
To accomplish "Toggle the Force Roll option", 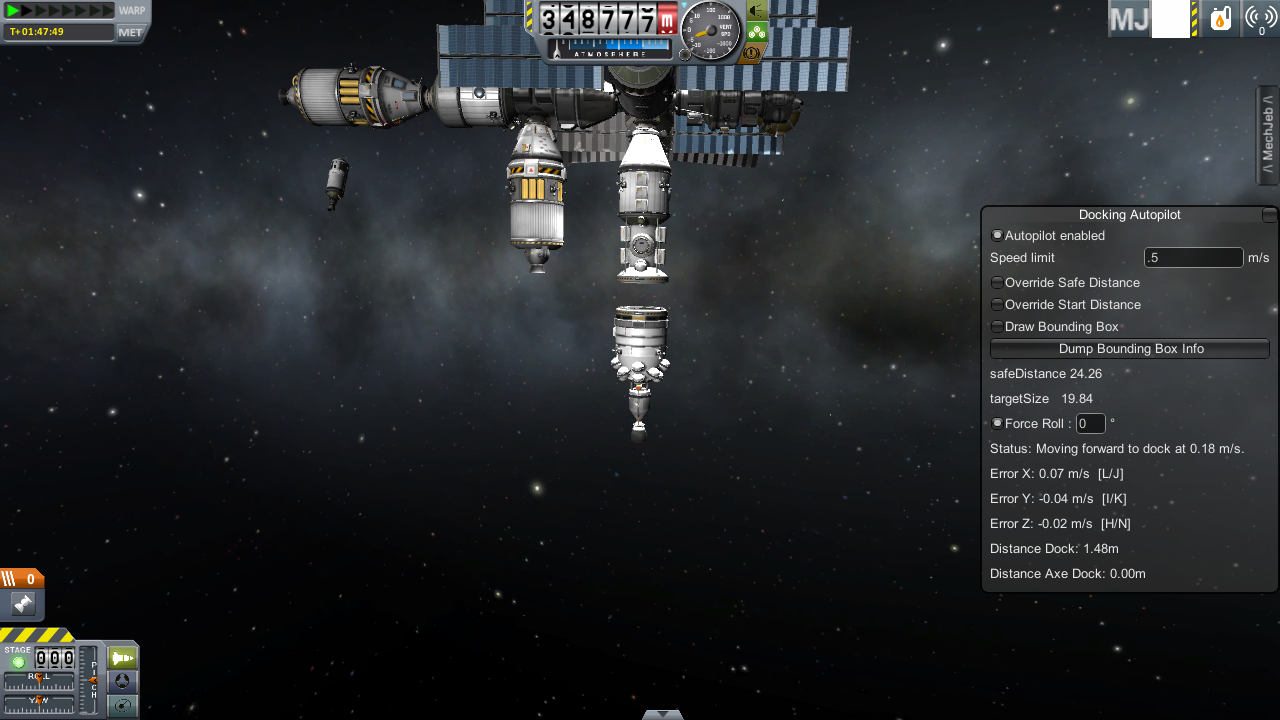I will [x=997, y=423].
